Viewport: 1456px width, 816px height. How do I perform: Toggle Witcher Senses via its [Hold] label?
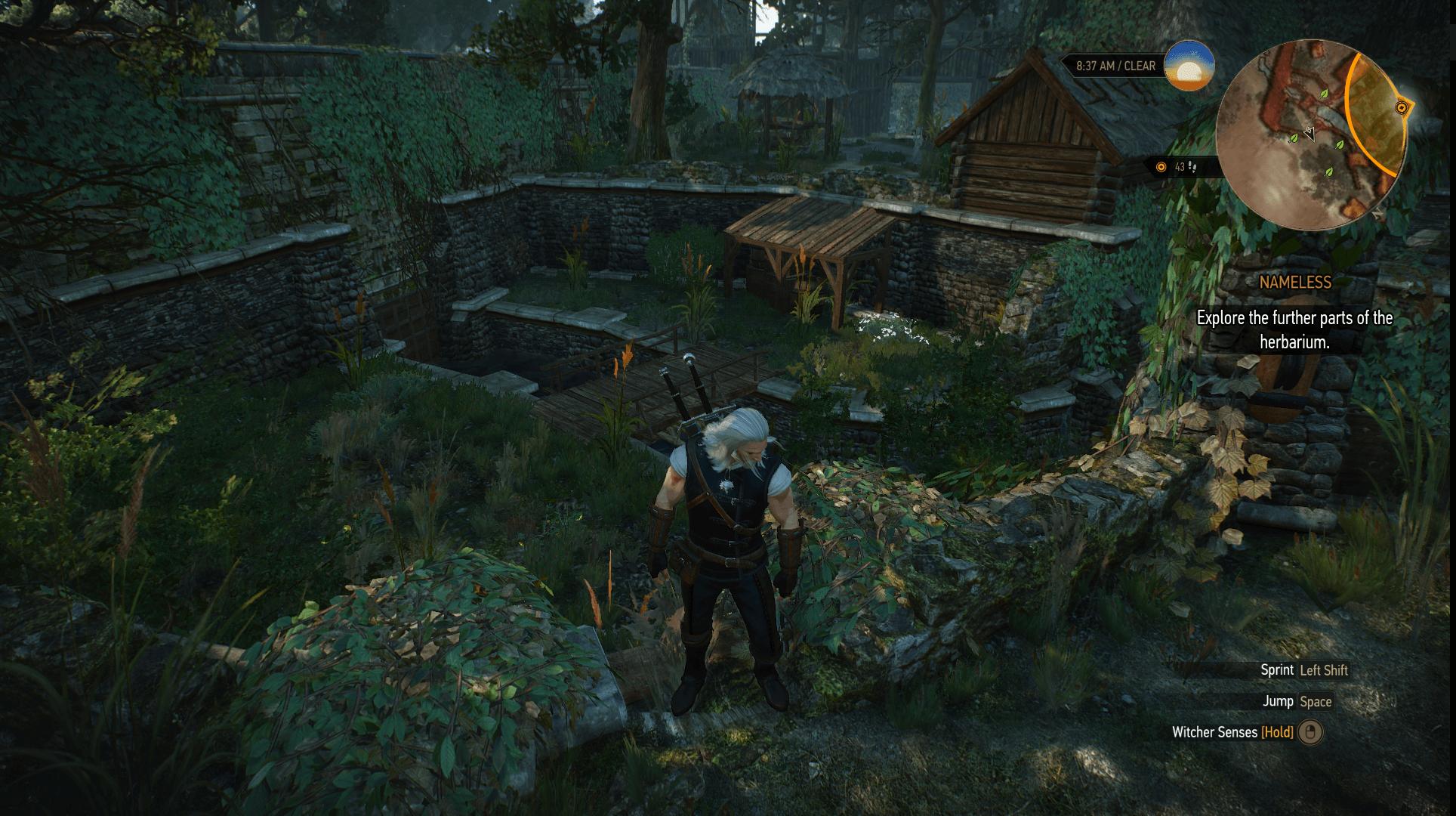point(1276,732)
